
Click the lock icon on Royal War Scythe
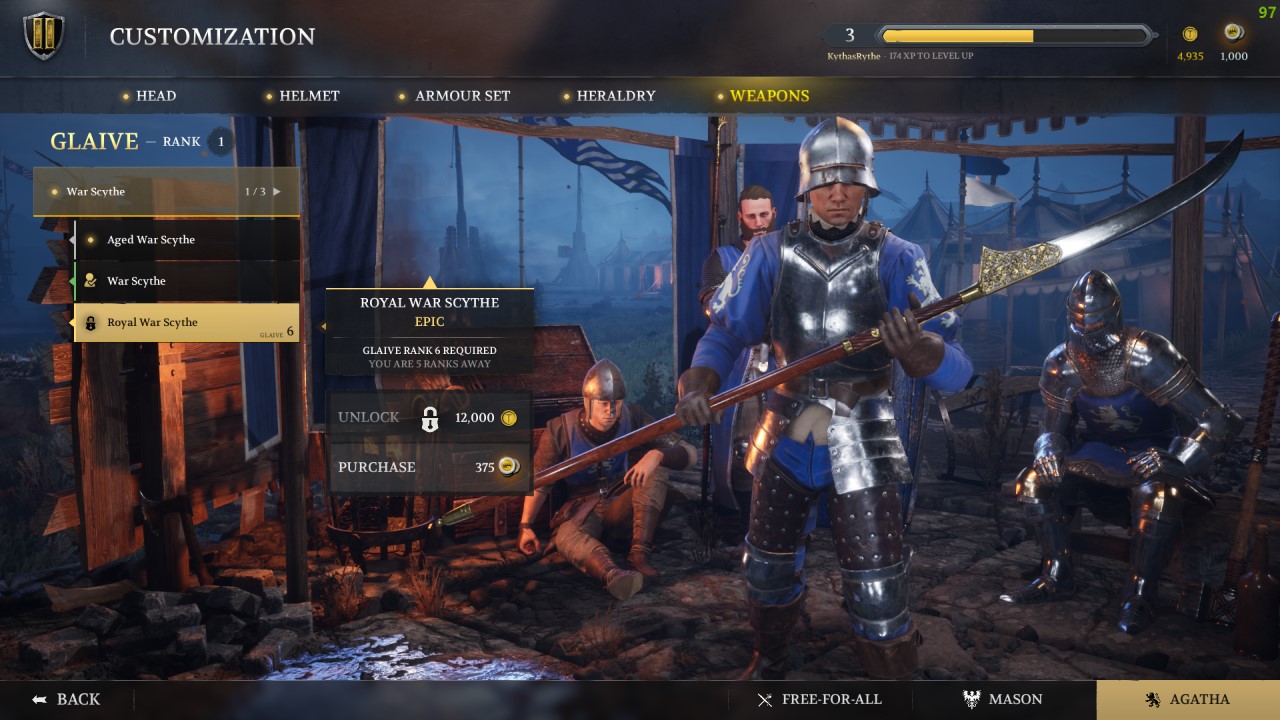tap(92, 322)
